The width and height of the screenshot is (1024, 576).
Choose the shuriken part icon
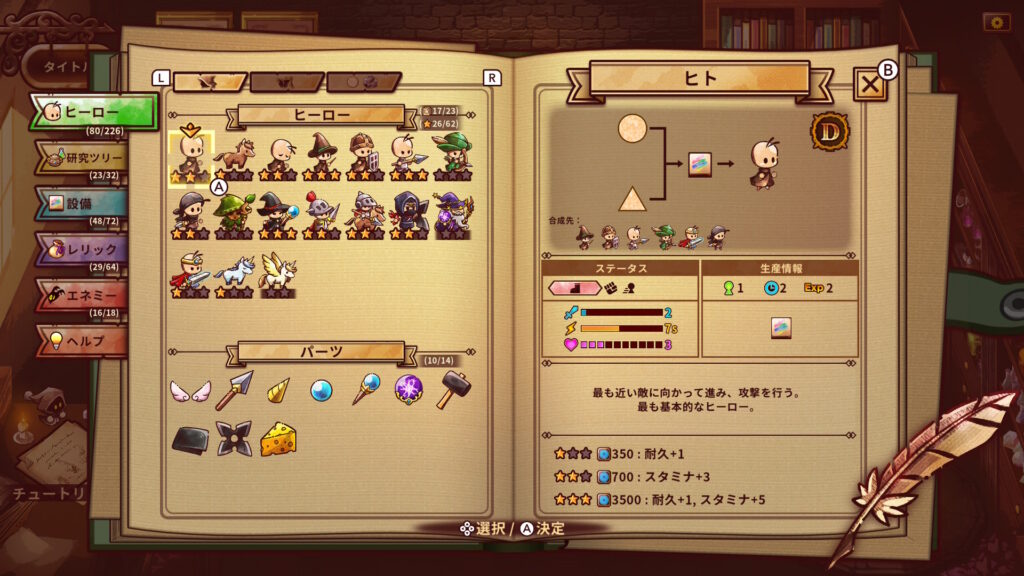point(234,439)
